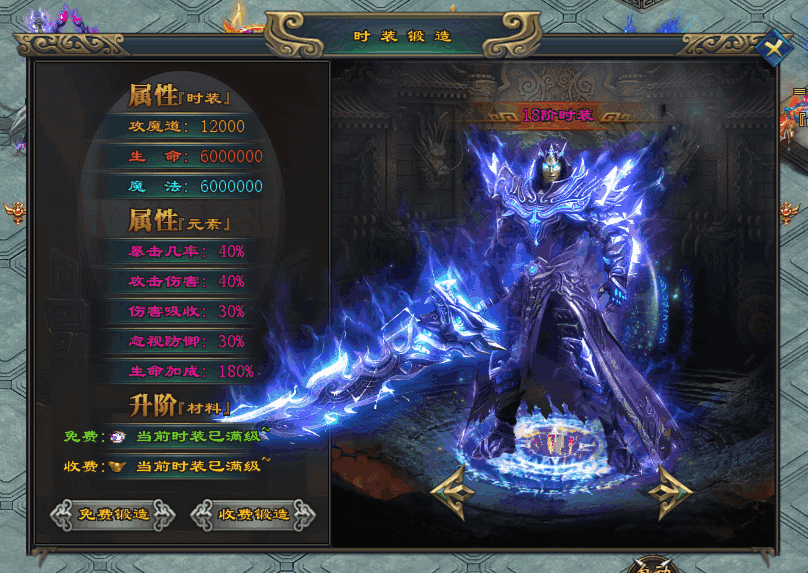The width and height of the screenshot is (808, 573).
Task: Close the 时装锻造 window
Action: [773, 47]
